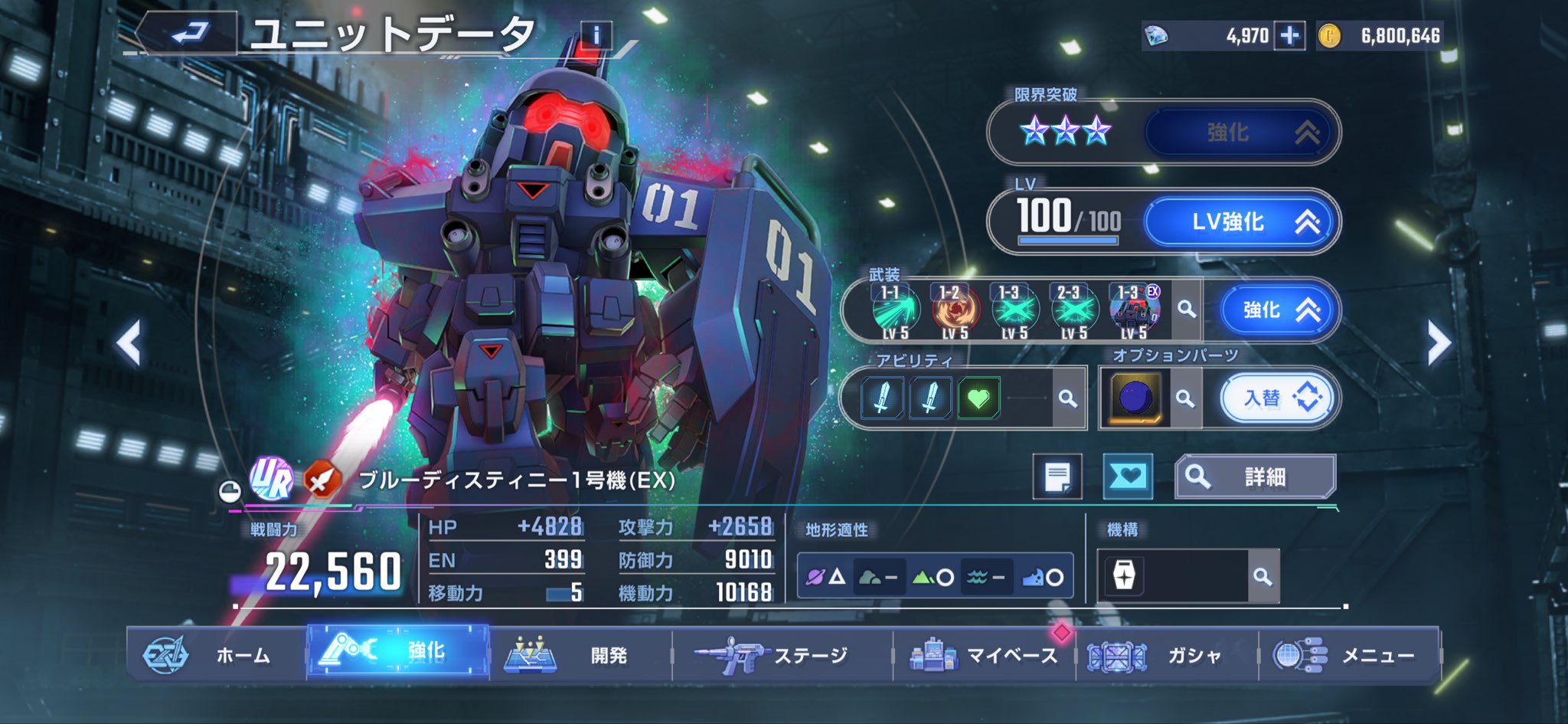This screenshot has height=724, width=1568.
Task: Open the ガシャ gacha tab
Action: [1166, 654]
